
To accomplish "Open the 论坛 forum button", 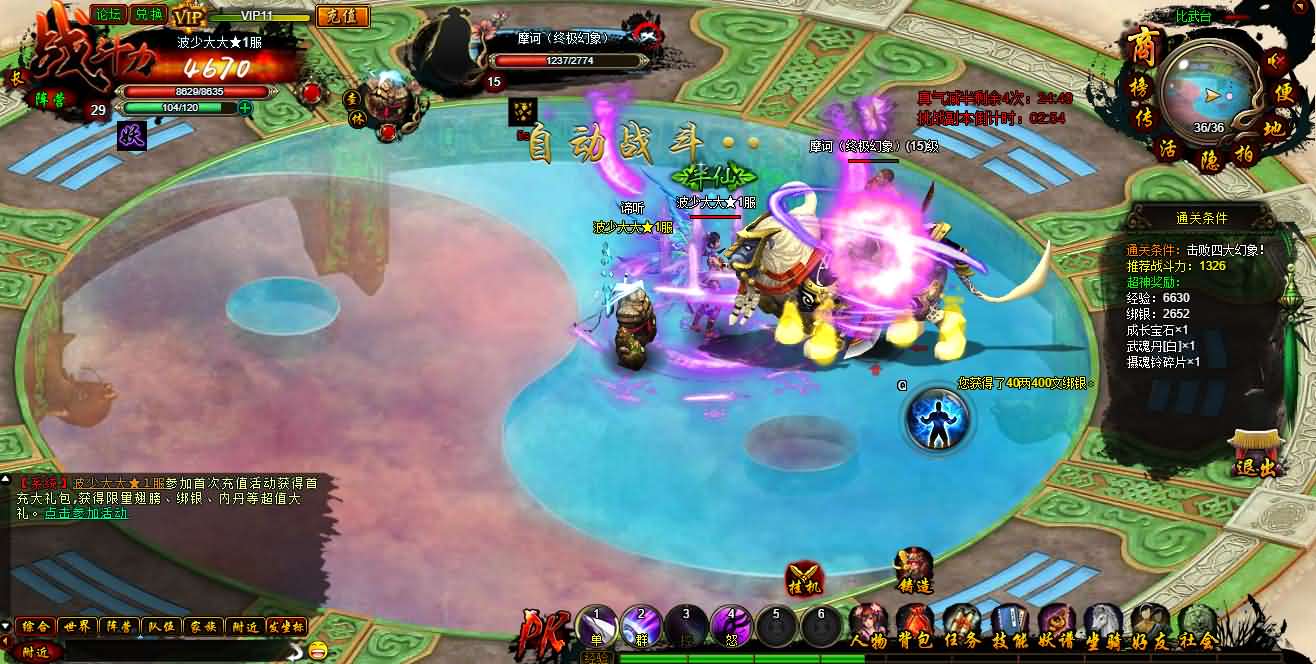I will click(x=107, y=14).
